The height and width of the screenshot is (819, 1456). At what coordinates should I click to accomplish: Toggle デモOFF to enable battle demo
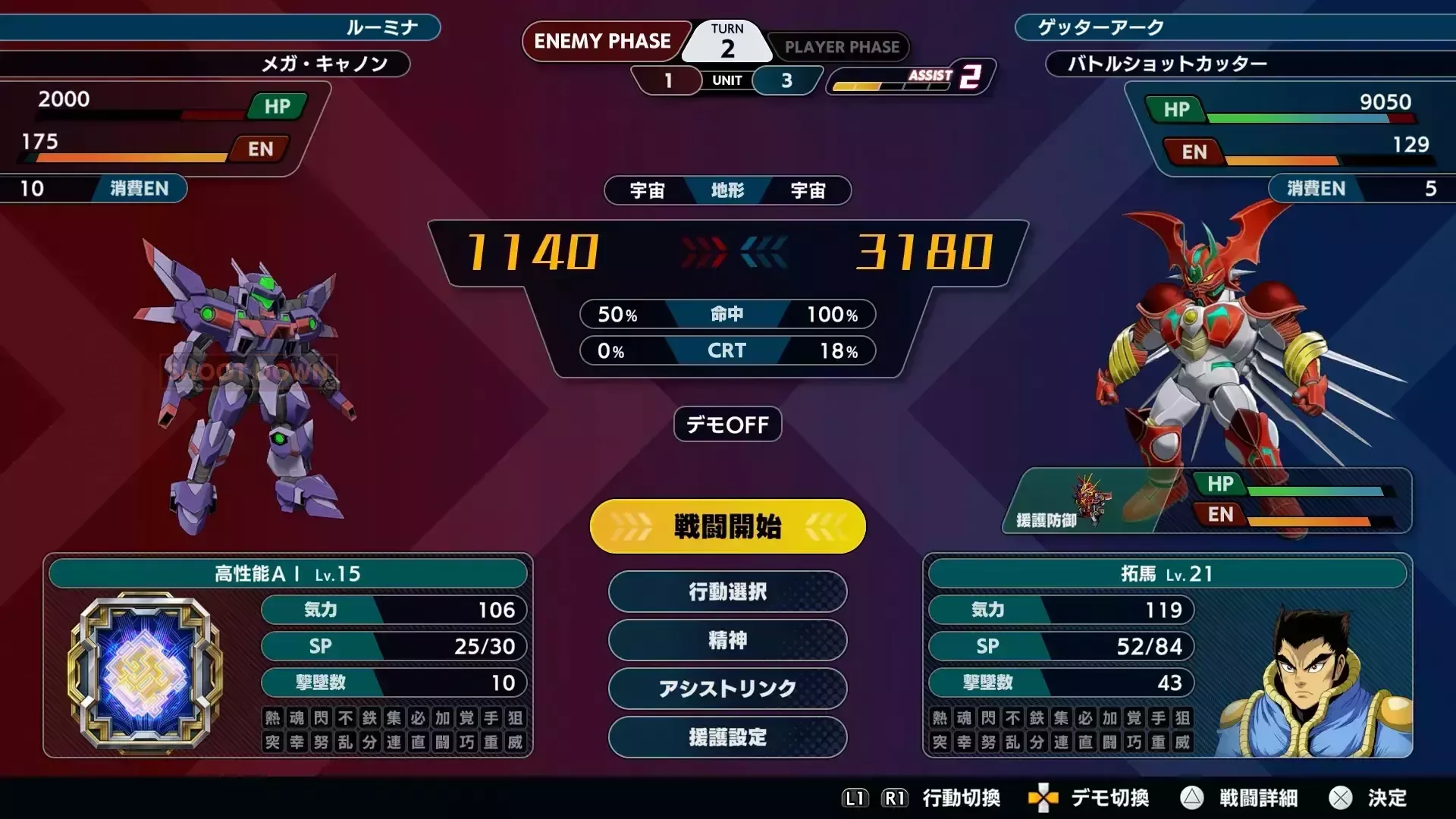(726, 425)
